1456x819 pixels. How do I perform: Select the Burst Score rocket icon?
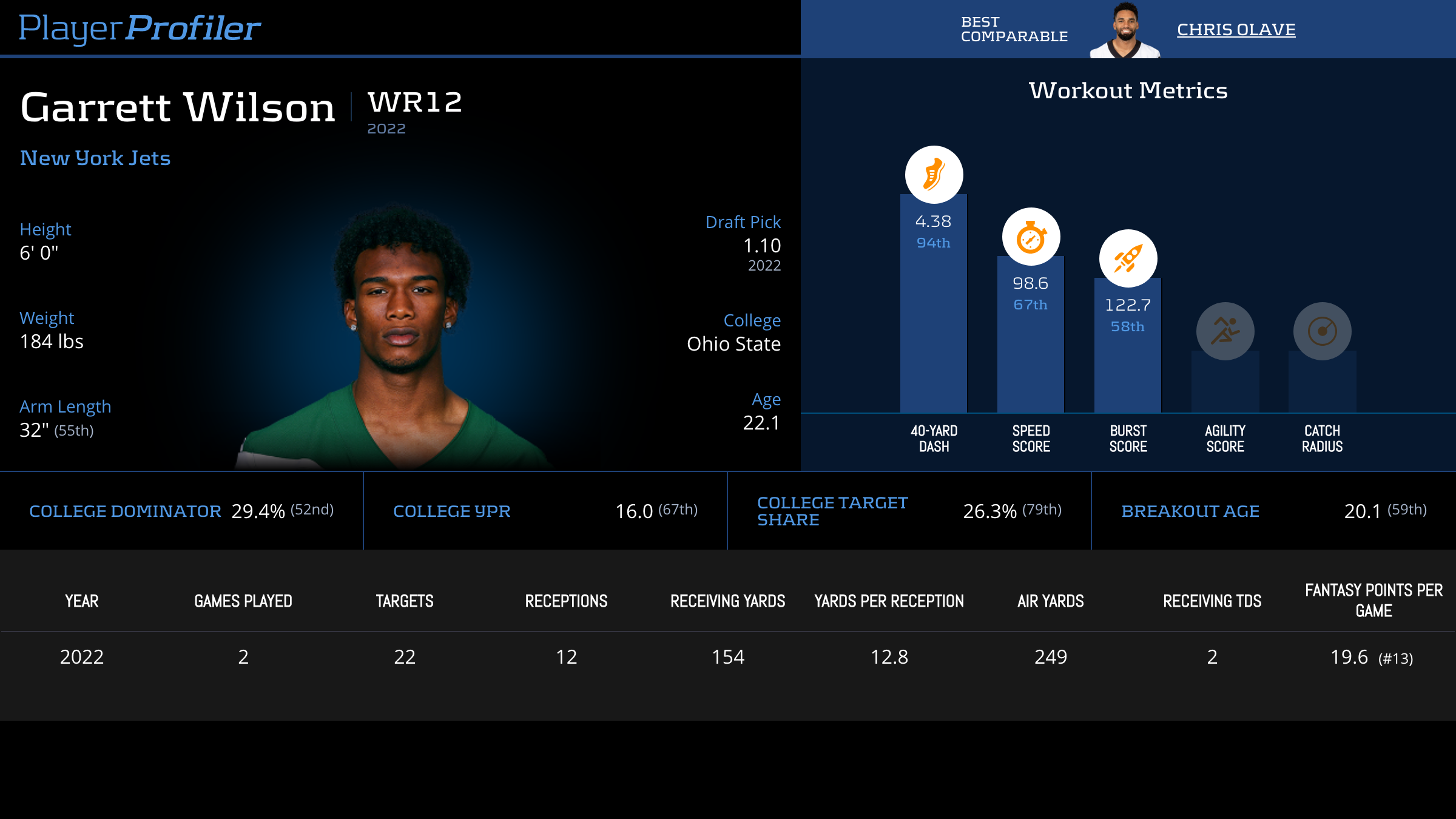[1128, 258]
